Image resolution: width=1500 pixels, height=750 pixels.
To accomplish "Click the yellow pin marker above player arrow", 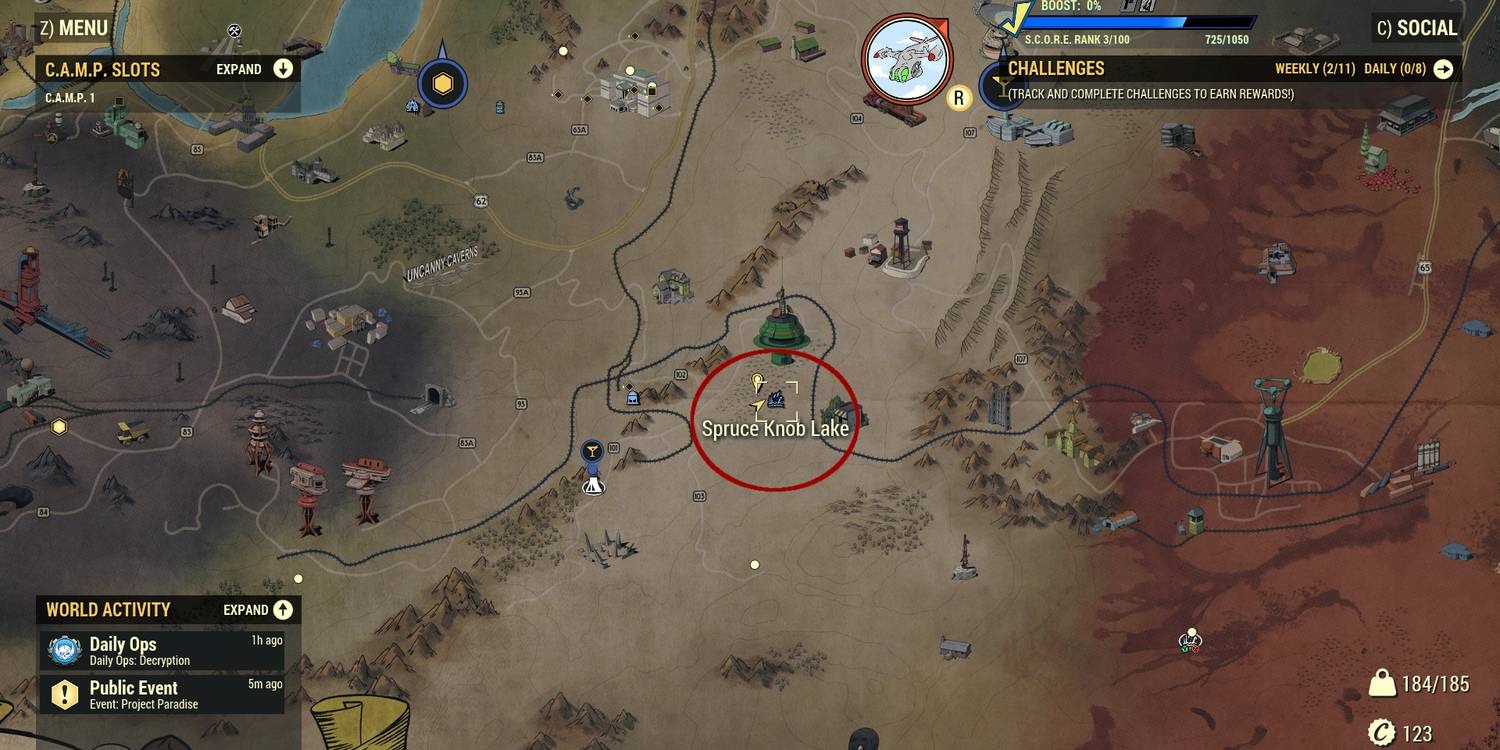I will pyautogui.click(x=757, y=382).
